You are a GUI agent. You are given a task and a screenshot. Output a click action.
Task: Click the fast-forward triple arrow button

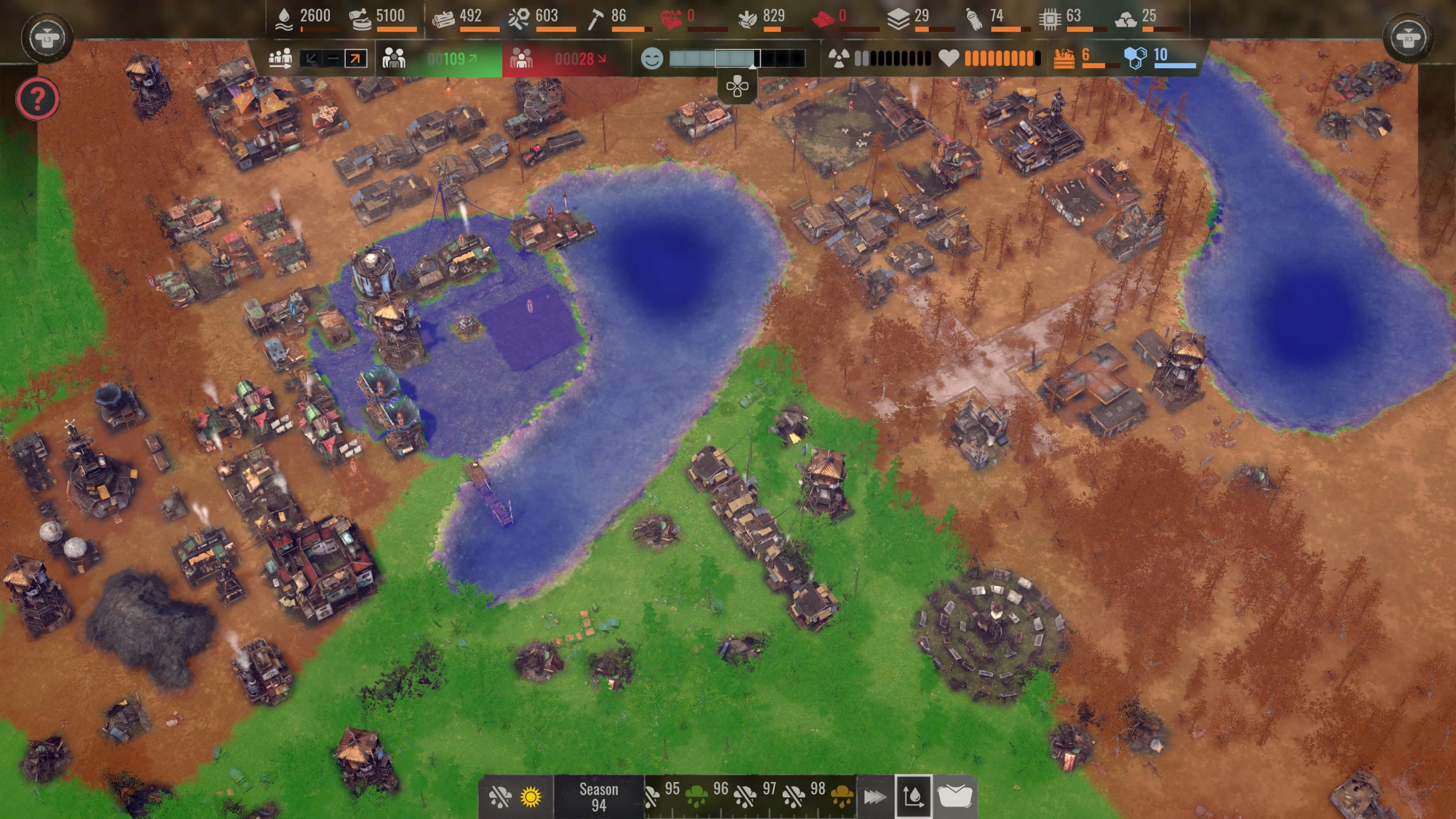(875, 797)
